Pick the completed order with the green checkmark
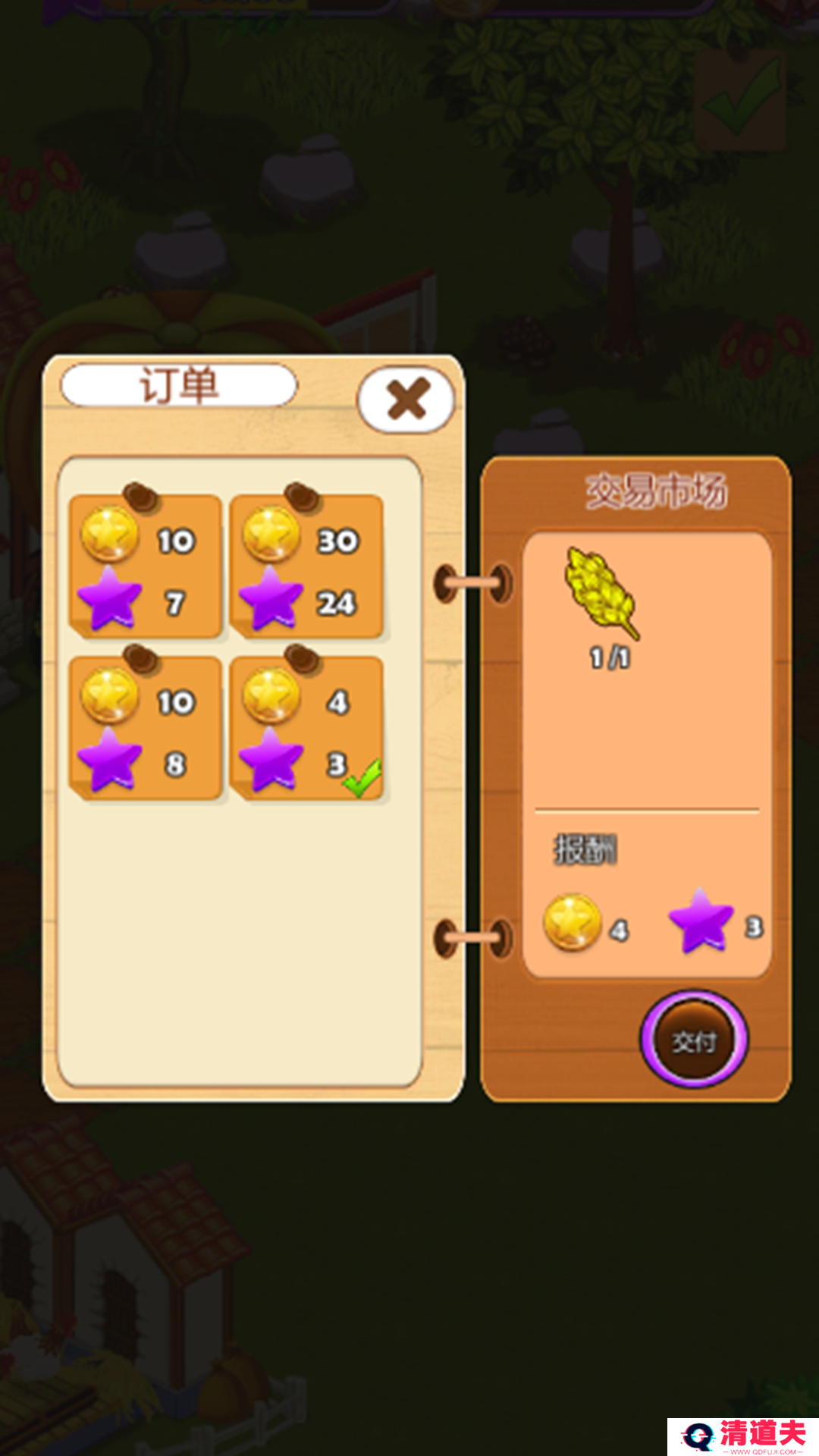The height and width of the screenshot is (1456, 819). (306, 729)
